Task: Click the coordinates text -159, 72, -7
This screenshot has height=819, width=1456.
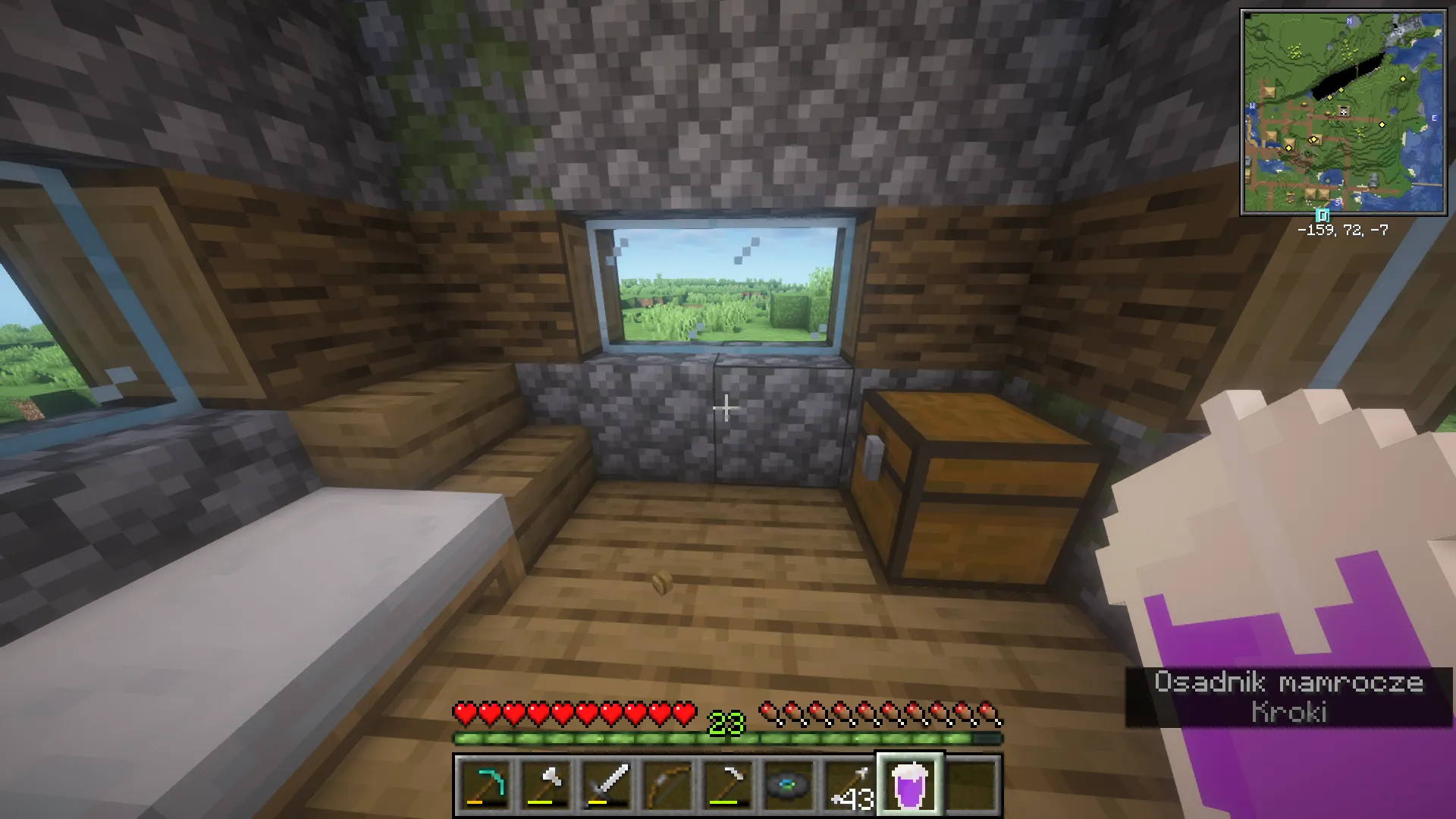Action: [1342, 231]
